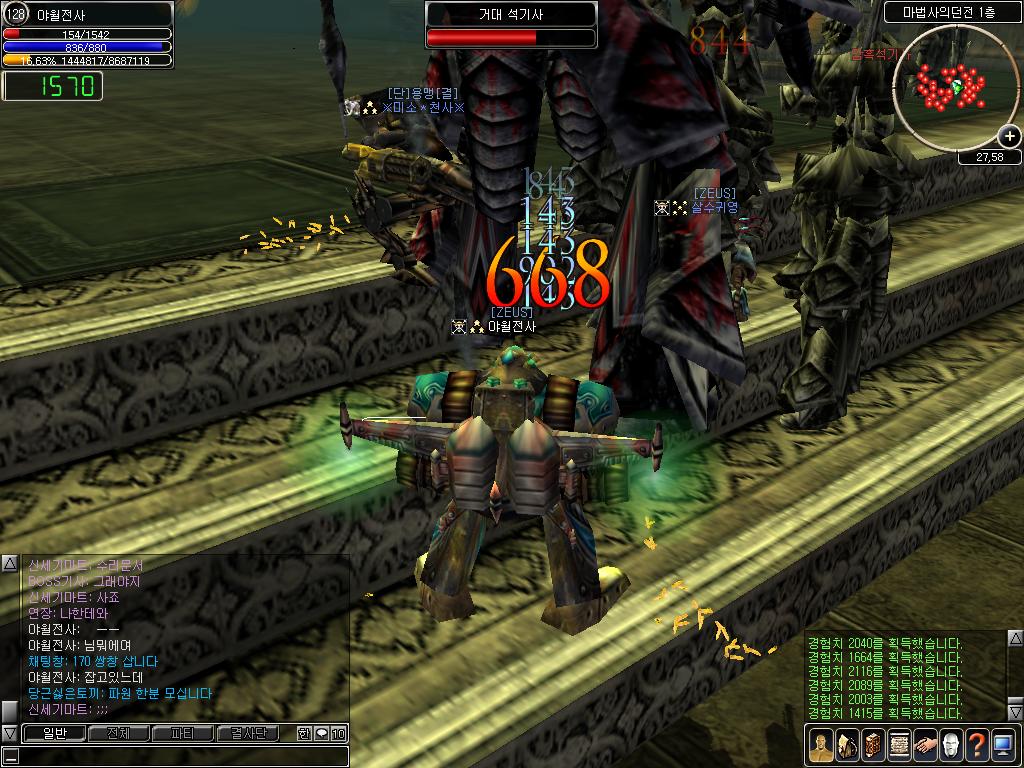
Task: Switch to the 파티 chat tab
Action: (182, 734)
